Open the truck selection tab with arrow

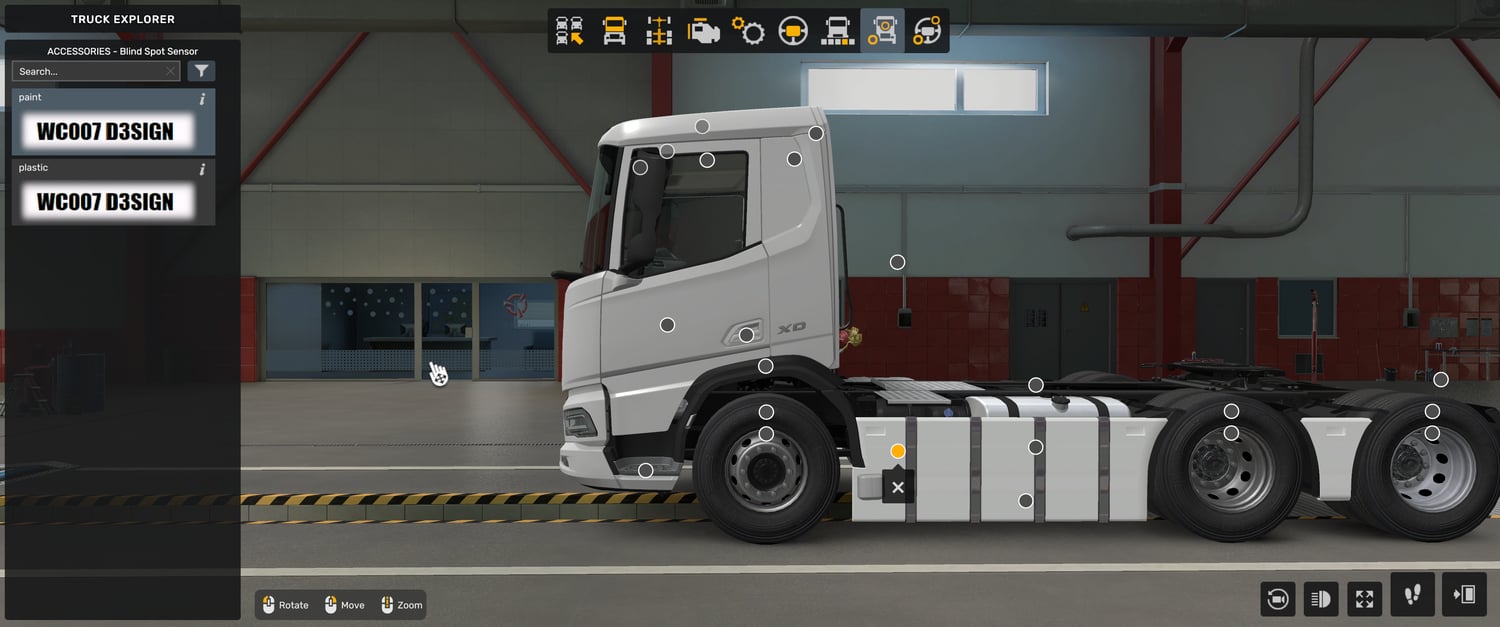[x=570, y=31]
